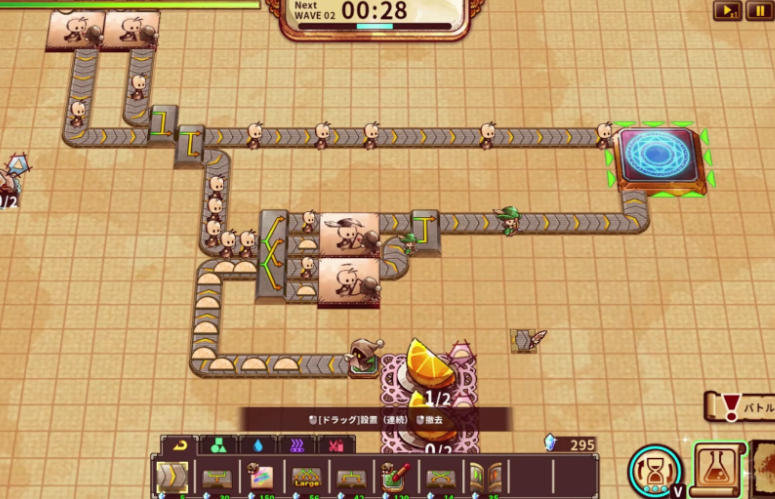This screenshot has width=775, height=499.
Task: Toggle the x1 game speed button
Action: click(x=727, y=11)
